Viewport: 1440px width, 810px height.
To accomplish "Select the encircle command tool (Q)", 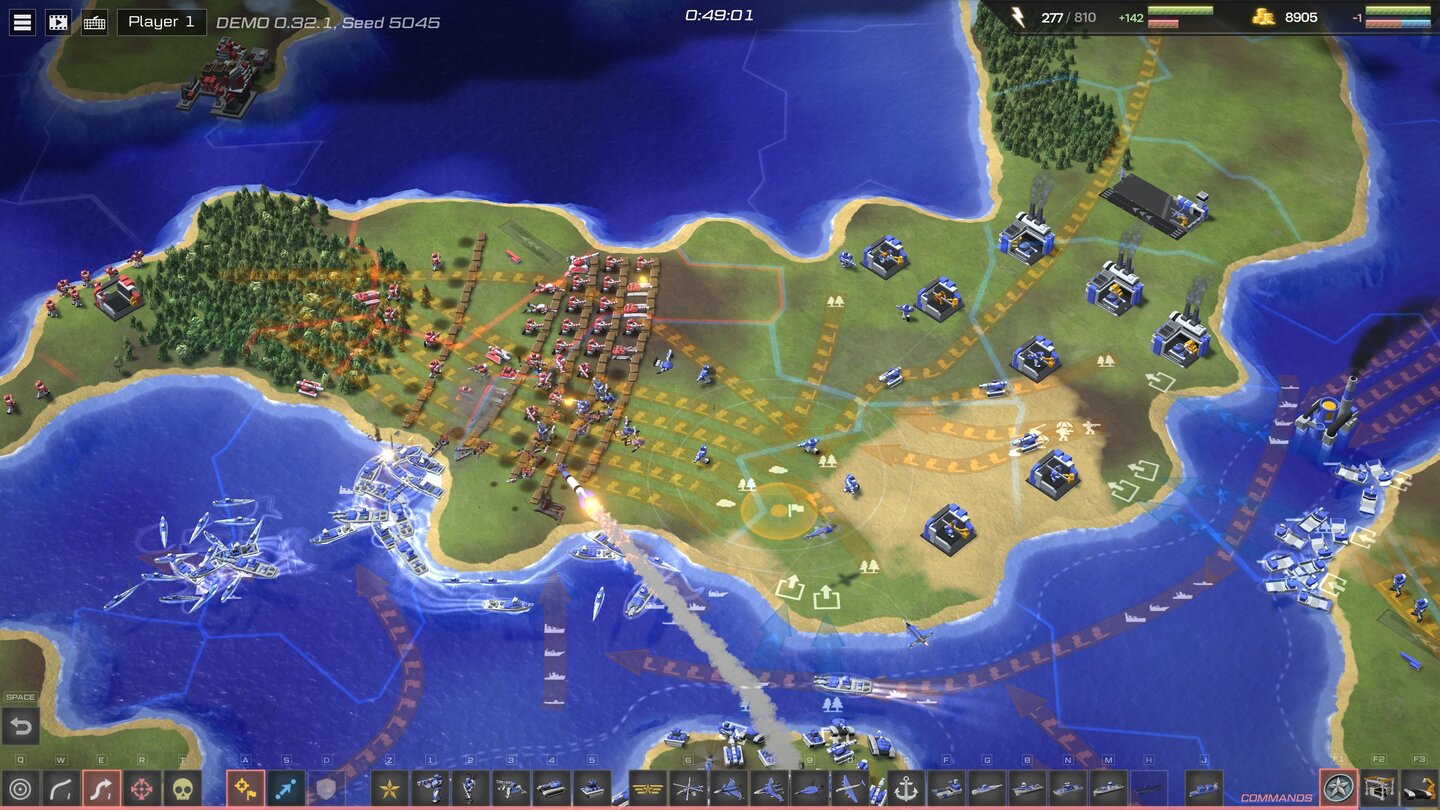I will 20,787.
